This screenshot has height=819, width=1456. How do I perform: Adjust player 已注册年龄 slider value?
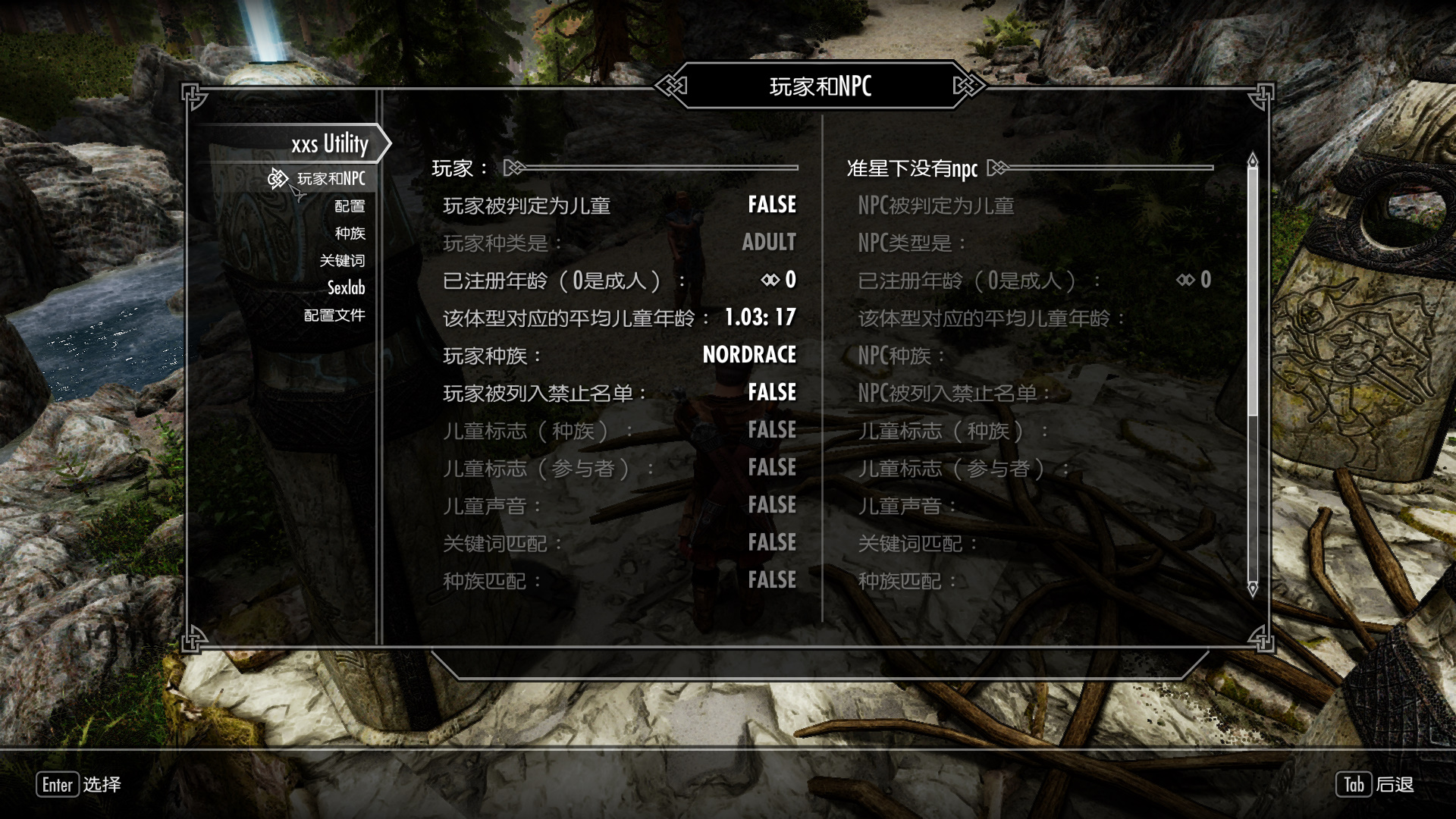619,281
